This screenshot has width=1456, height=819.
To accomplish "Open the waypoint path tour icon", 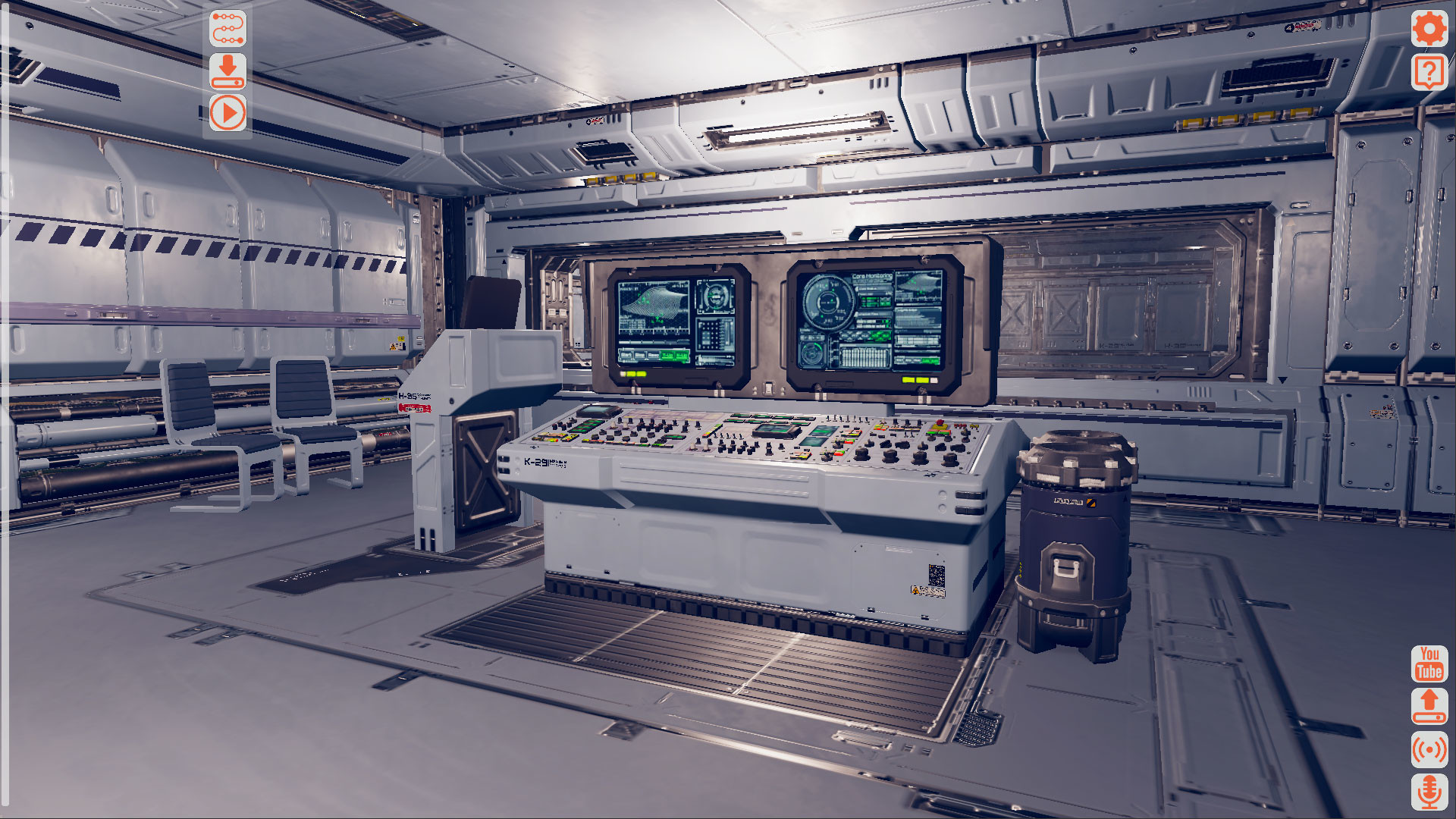I will [229, 29].
